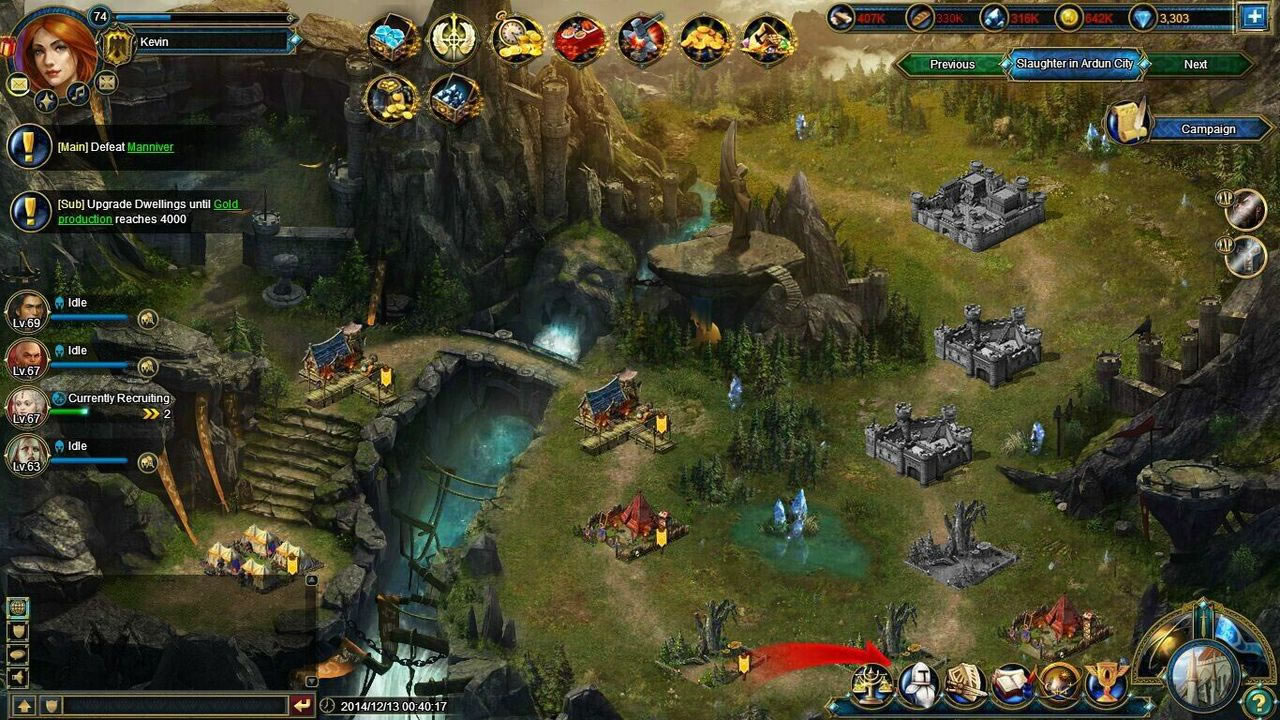The width and height of the screenshot is (1280, 720).
Task: Toggle the music note sound button
Action: 77,94
